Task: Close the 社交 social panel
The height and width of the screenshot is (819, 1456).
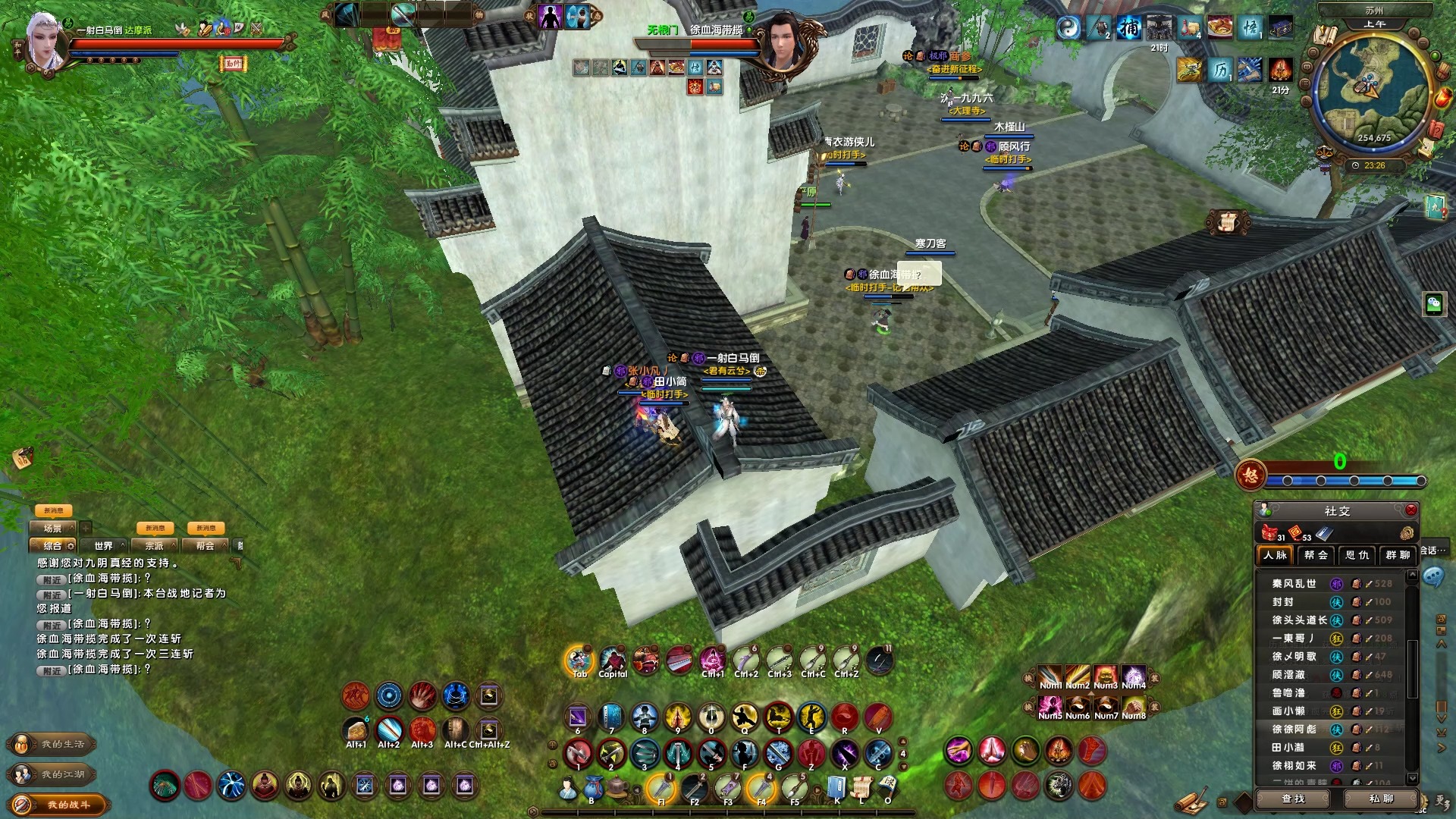Action: point(1410,510)
